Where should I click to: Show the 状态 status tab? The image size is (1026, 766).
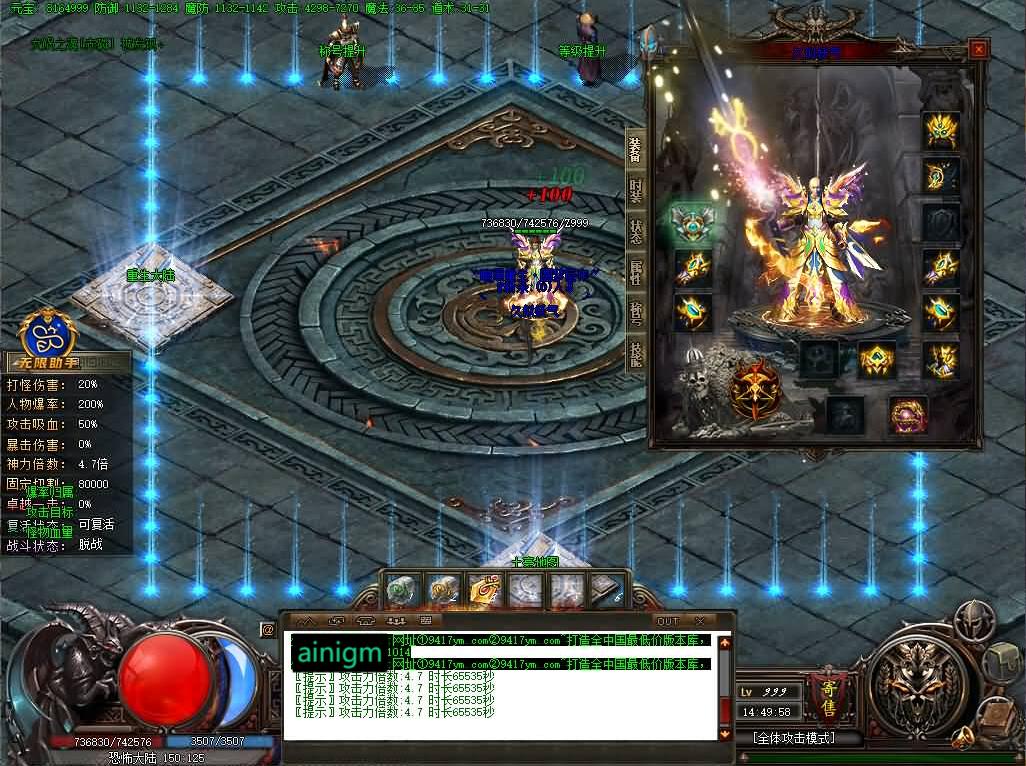(635, 231)
